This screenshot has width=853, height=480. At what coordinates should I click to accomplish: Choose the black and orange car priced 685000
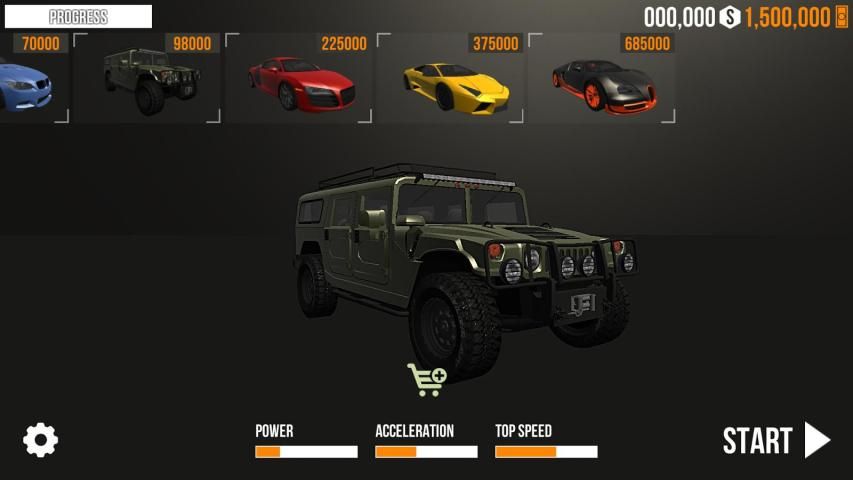(x=602, y=82)
